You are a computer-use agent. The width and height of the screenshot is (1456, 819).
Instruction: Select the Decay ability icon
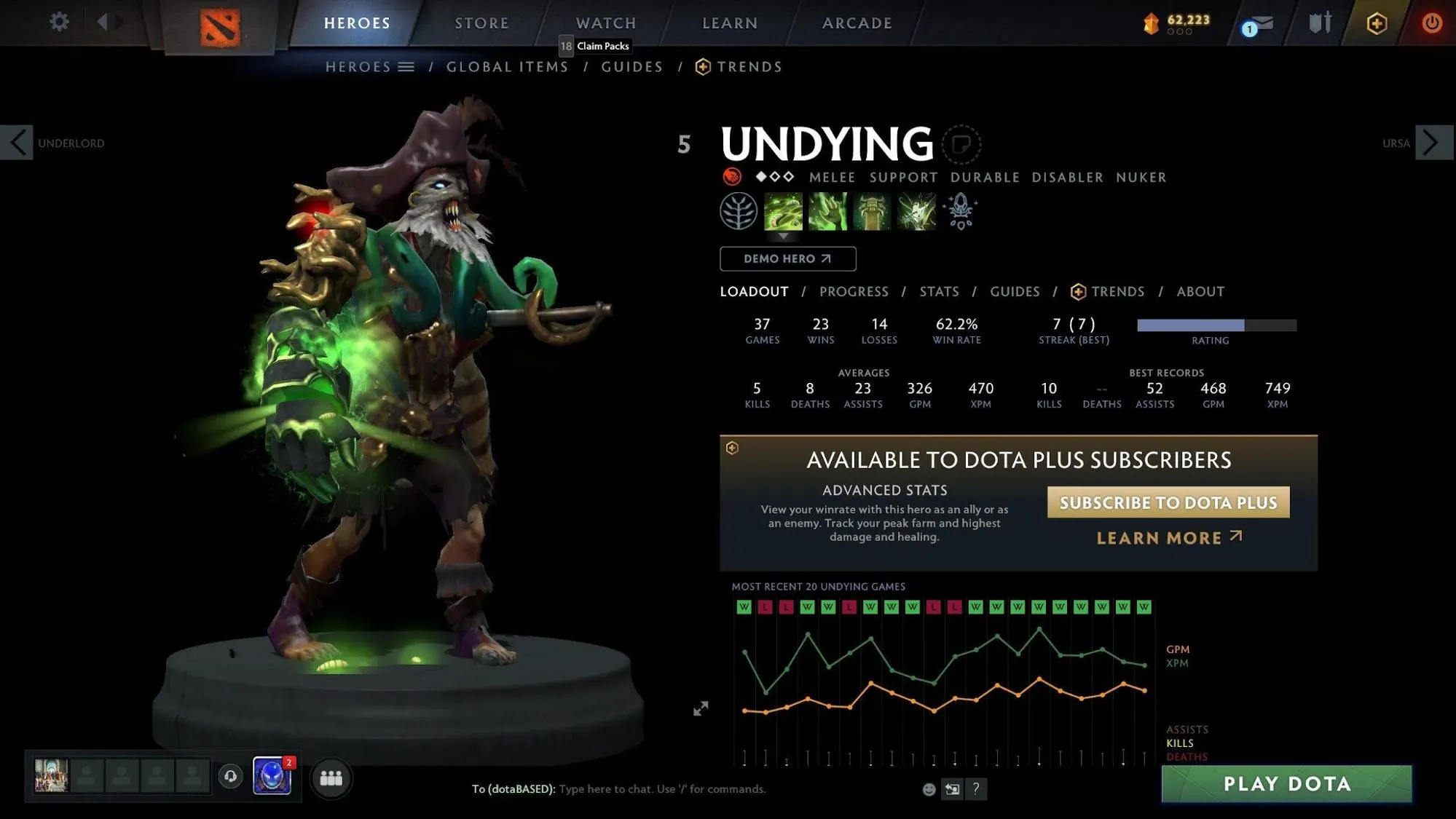(x=784, y=212)
